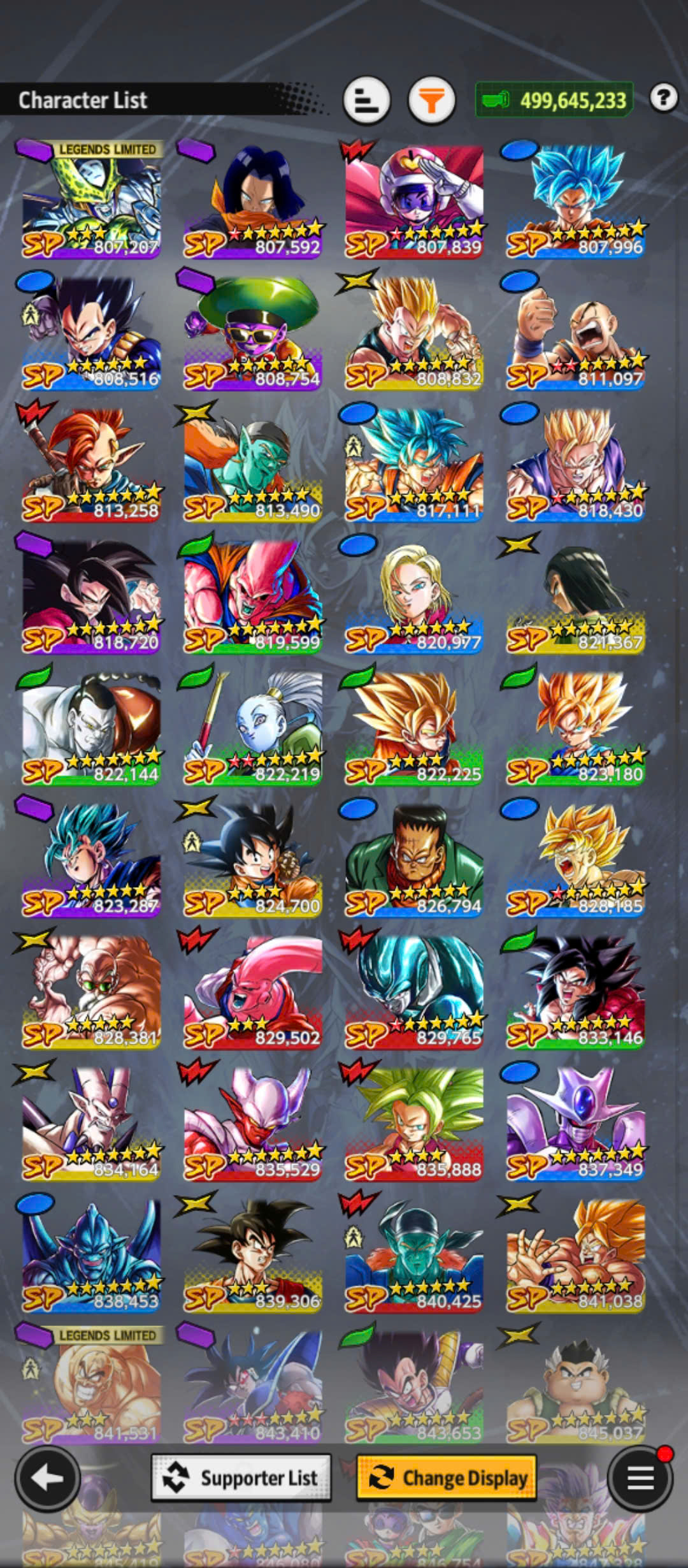Open the hamburger menu button

640,1477
